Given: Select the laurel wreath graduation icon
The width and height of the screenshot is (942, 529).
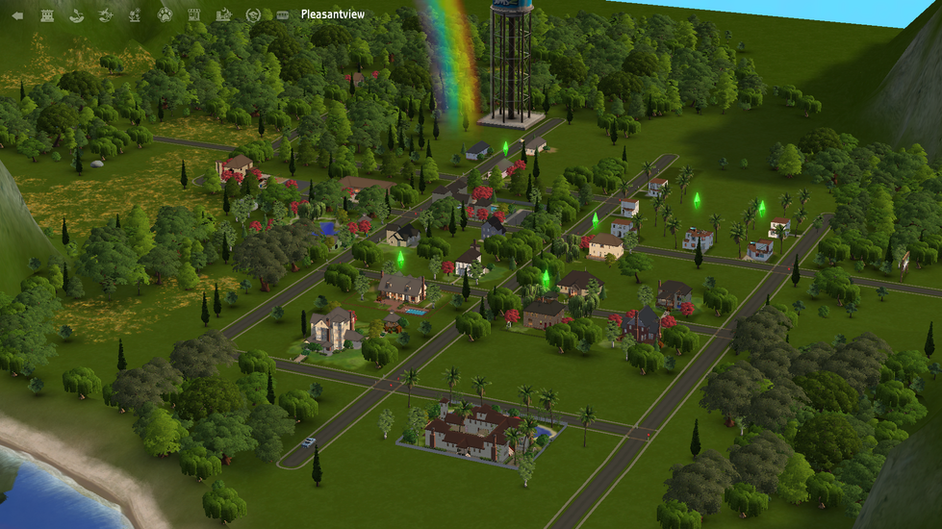Looking at the screenshot, I should (254, 15).
